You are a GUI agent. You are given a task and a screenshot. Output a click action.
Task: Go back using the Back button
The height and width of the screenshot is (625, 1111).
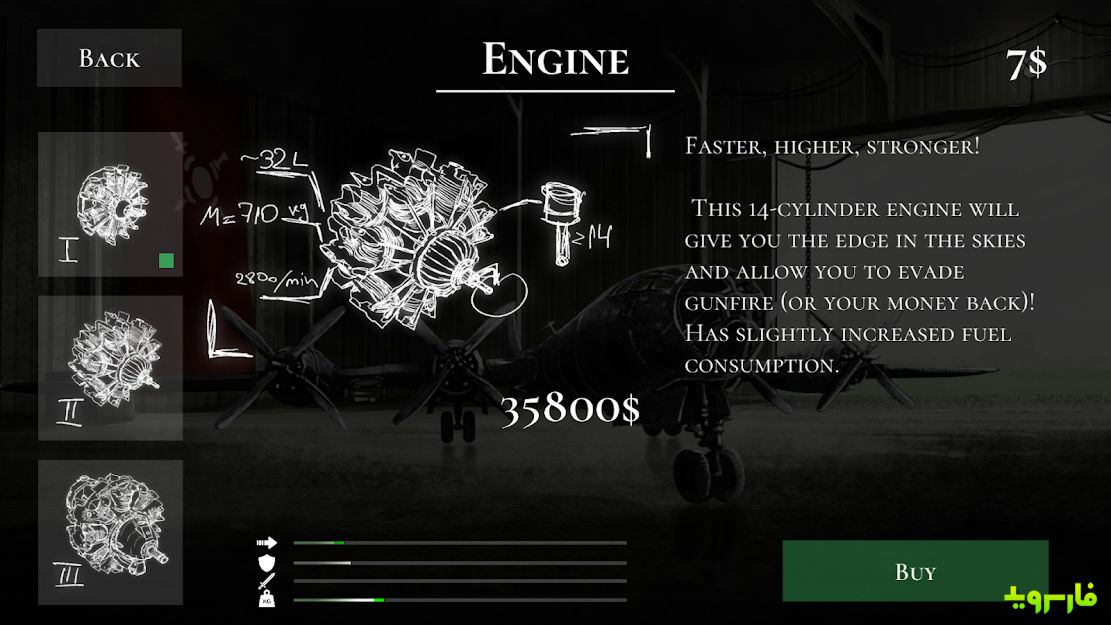pyautogui.click(x=109, y=58)
